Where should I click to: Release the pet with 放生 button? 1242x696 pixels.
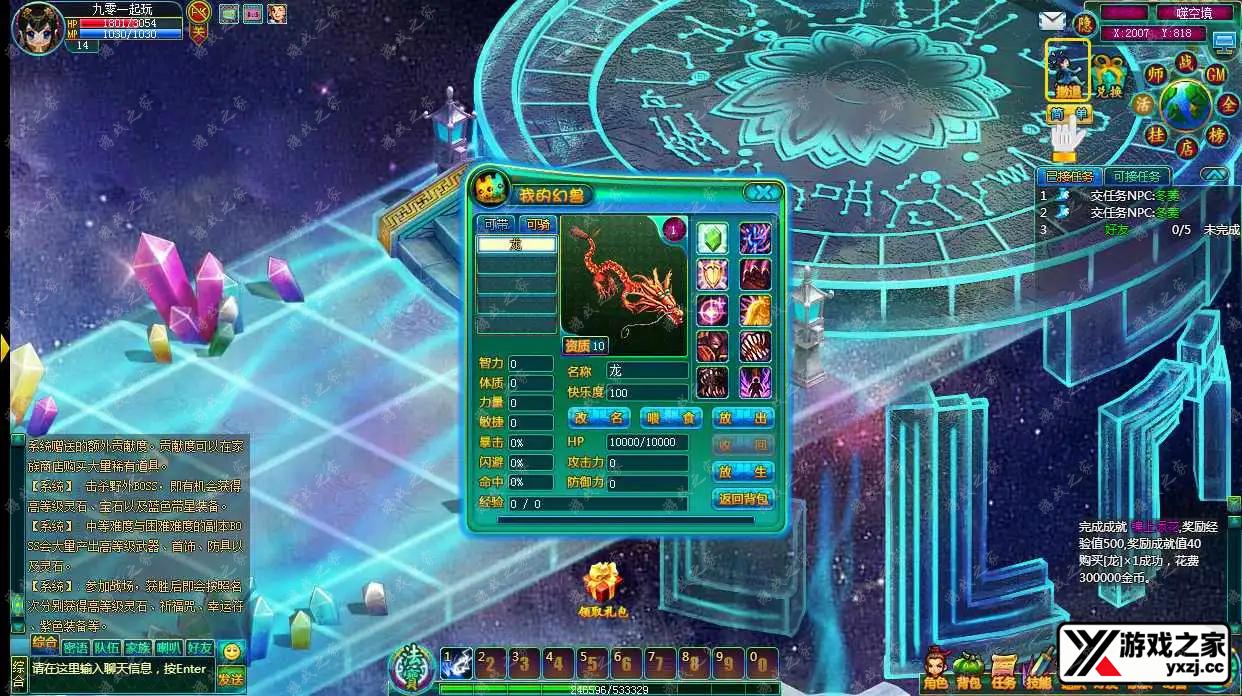[743, 471]
